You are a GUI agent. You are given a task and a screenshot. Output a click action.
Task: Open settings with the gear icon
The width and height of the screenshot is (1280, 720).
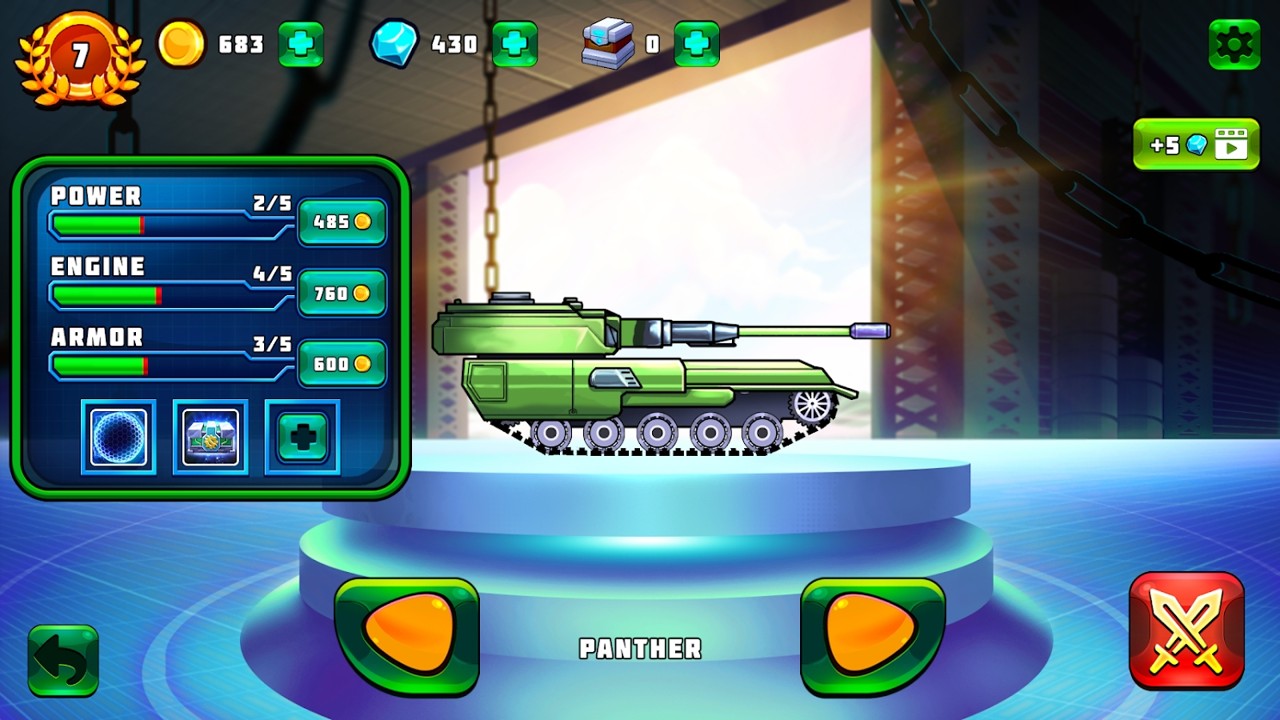click(1234, 45)
